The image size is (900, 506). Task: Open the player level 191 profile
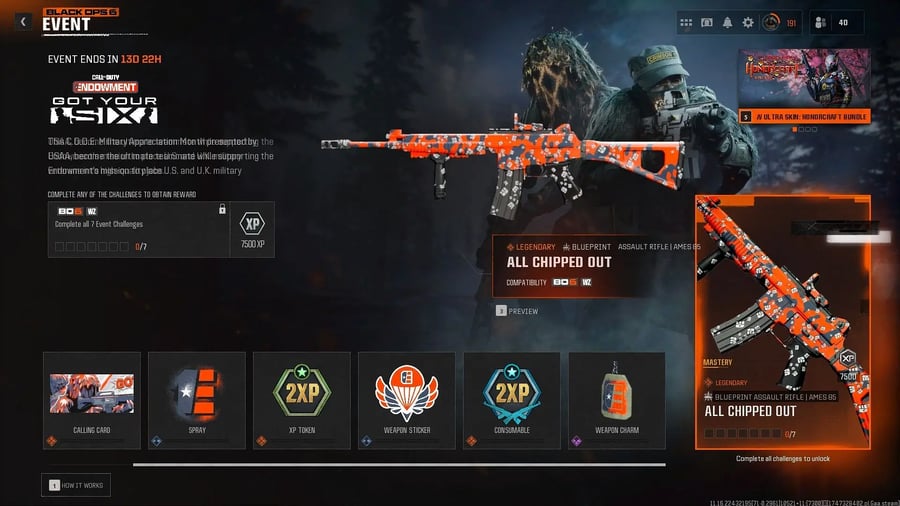[780, 22]
